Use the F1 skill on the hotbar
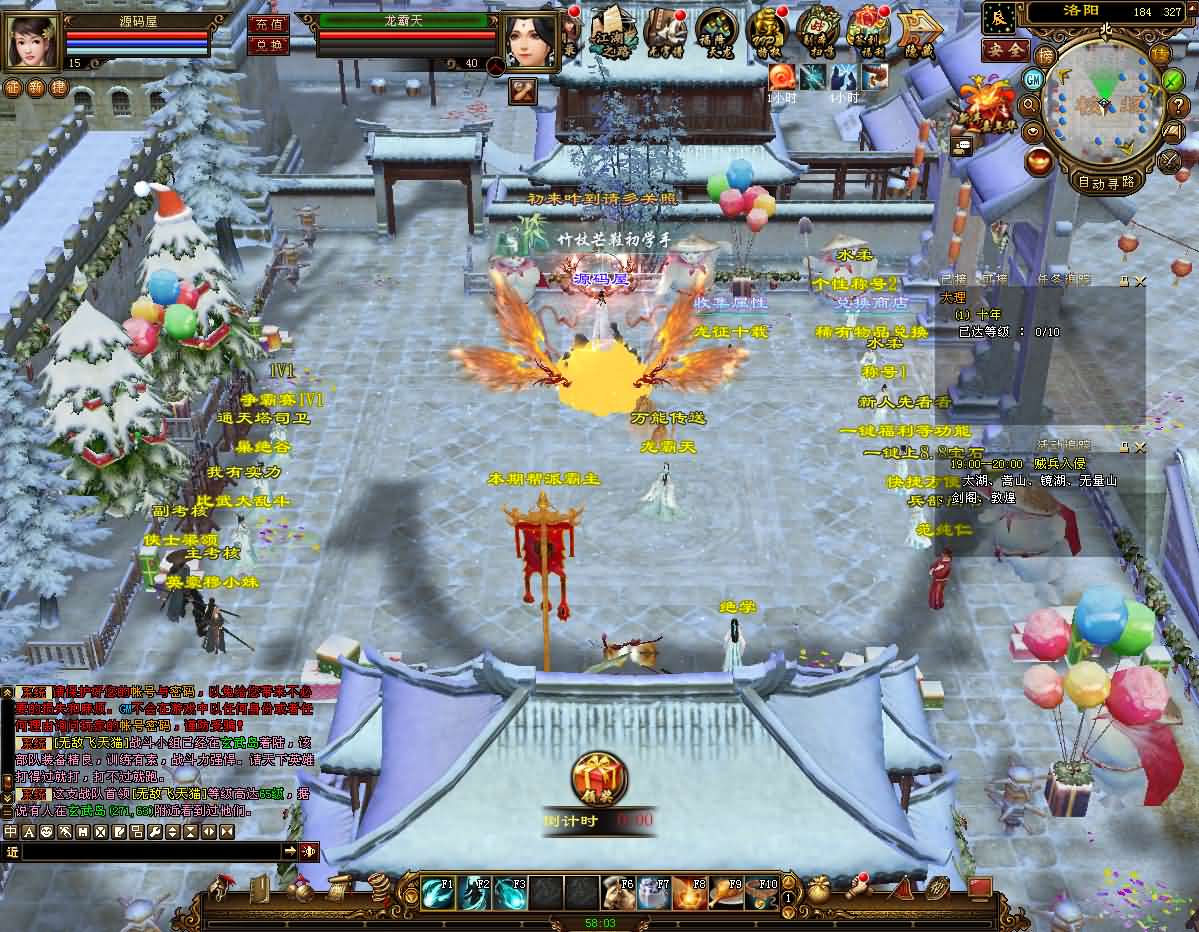This screenshot has width=1199, height=932. tap(438, 892)
